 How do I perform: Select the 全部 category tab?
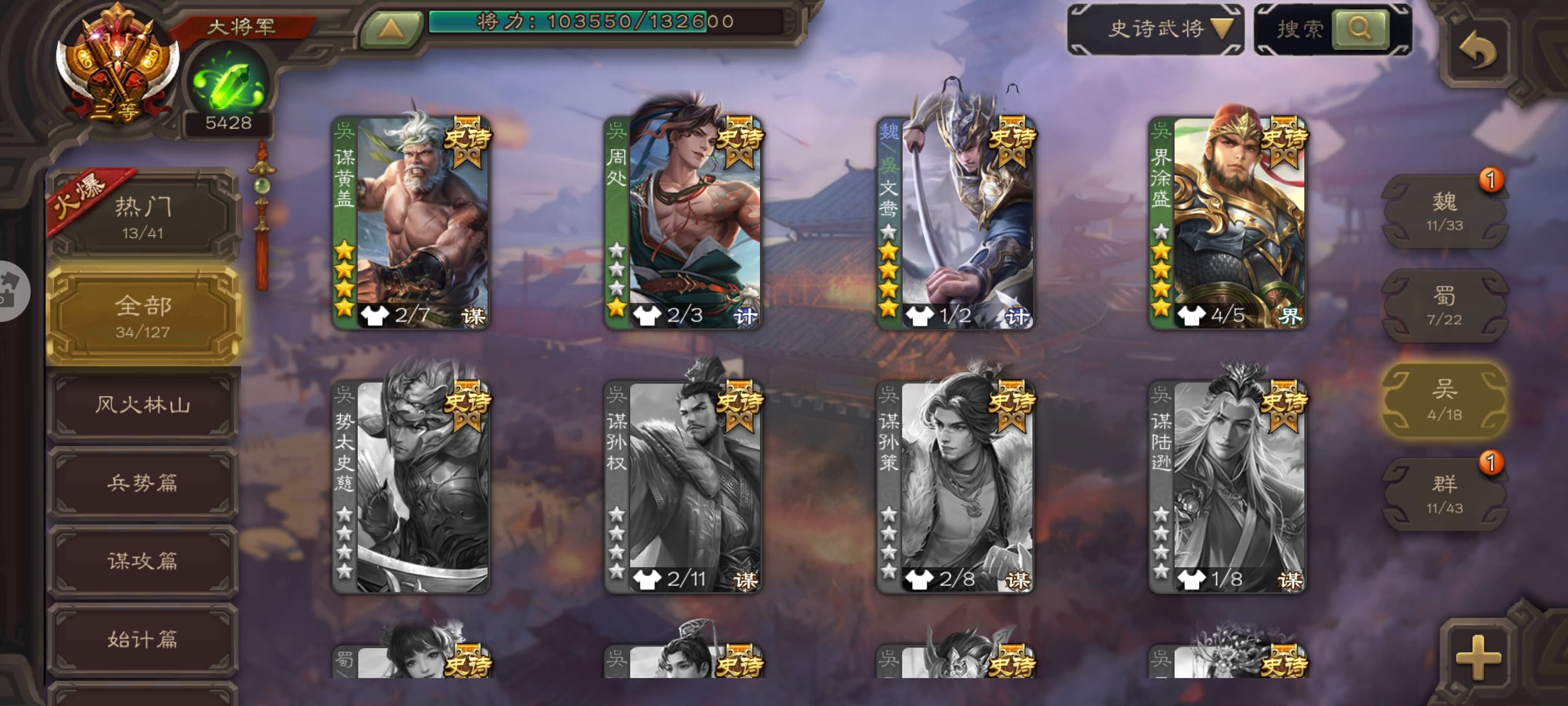tap(143, 315)
